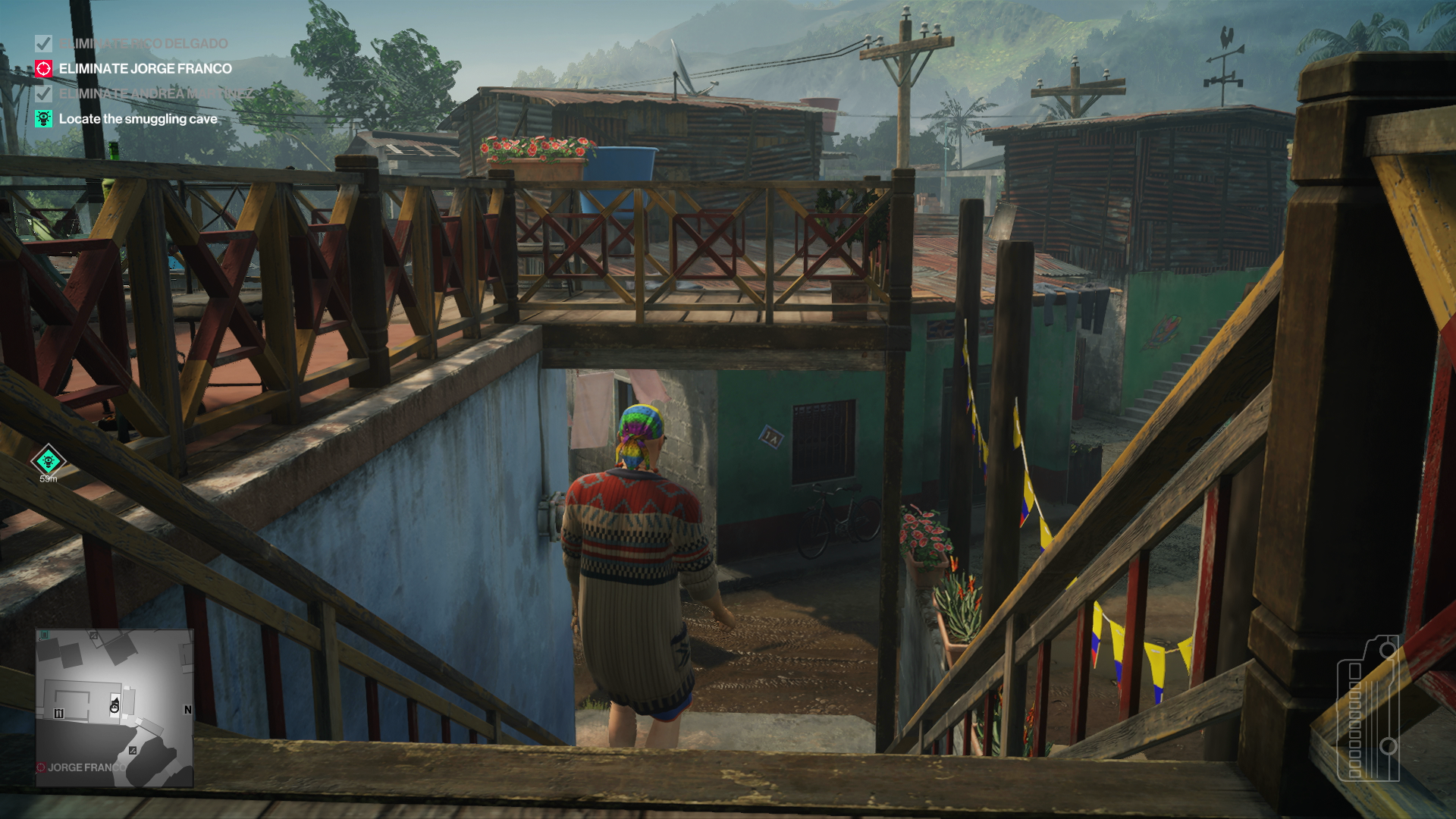The width and height of the screenshot is (1456, 819).
Task: Click the diamond objective waypoint marker showing 59m
Action: click(x=47, y=460)
